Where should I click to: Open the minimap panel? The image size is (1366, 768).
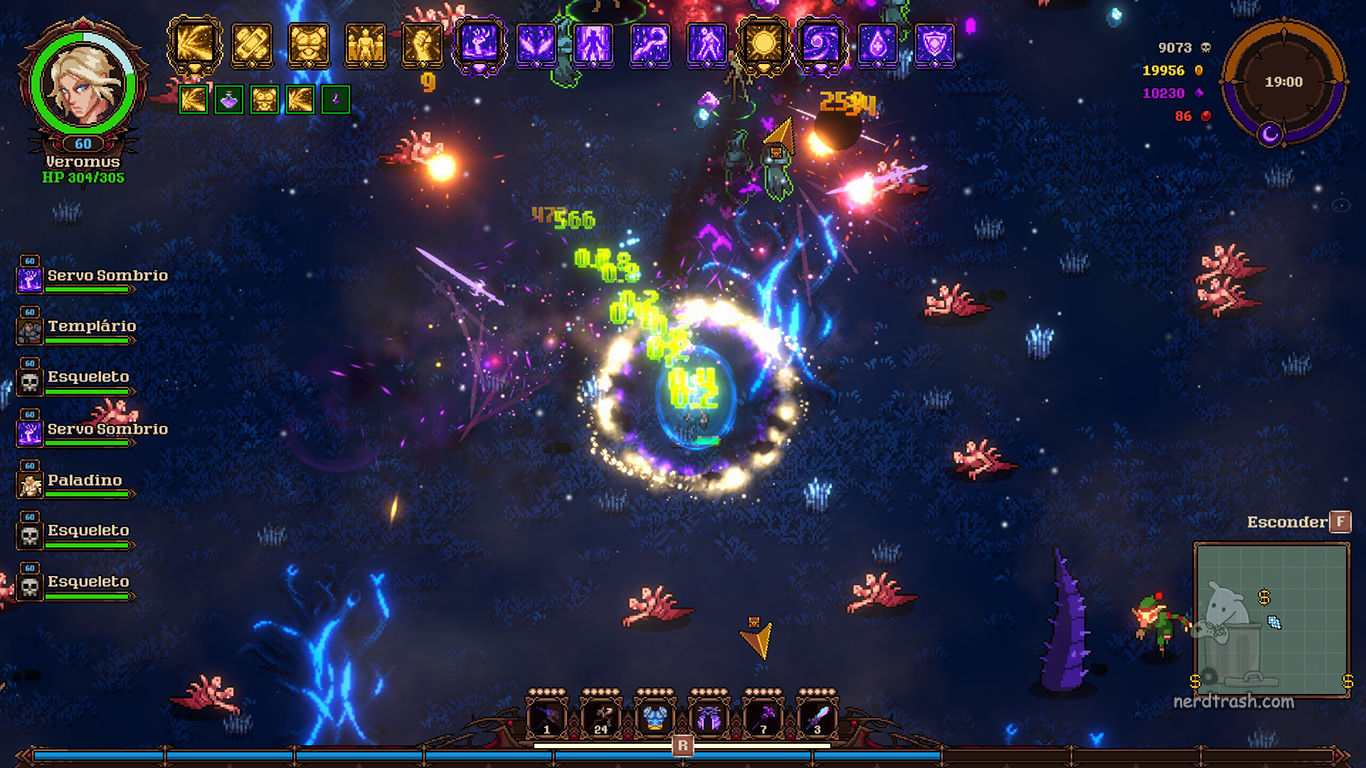pos(1272,620)
